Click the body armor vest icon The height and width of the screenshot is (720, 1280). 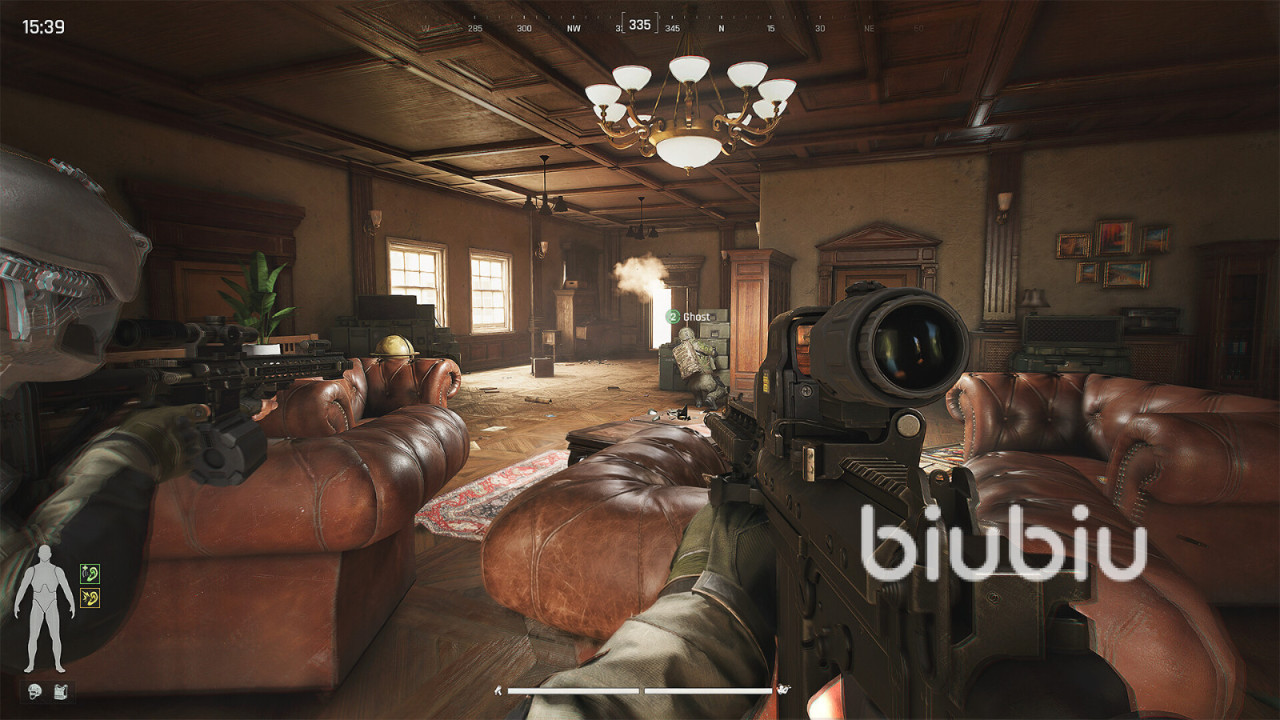click(60, 691)
